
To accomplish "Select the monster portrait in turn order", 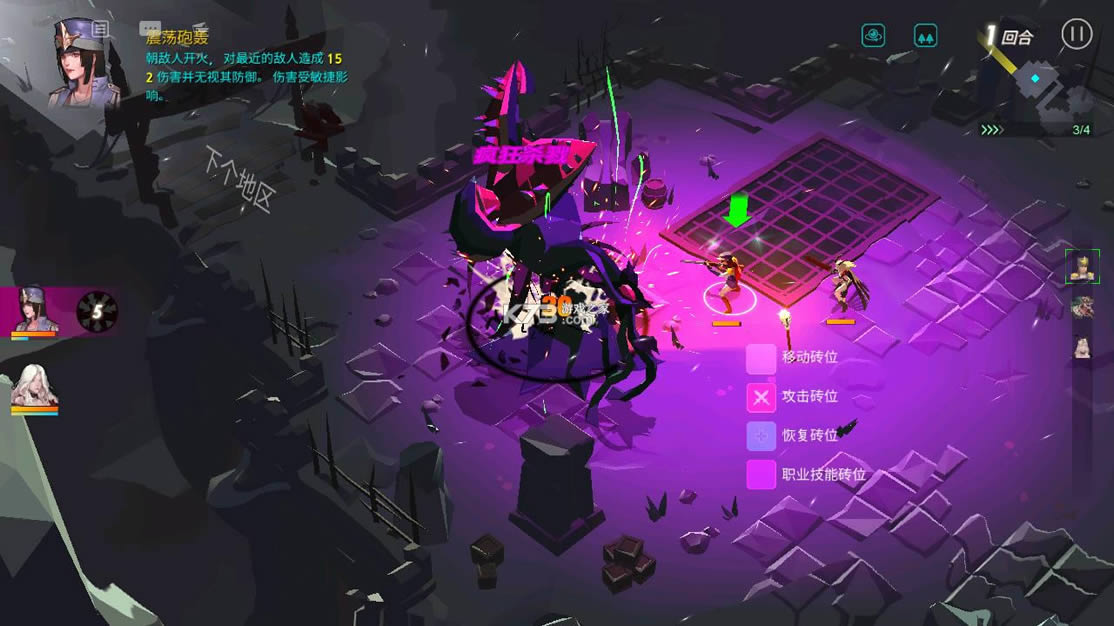I will pyautogui.click(x=1081, y=306).
